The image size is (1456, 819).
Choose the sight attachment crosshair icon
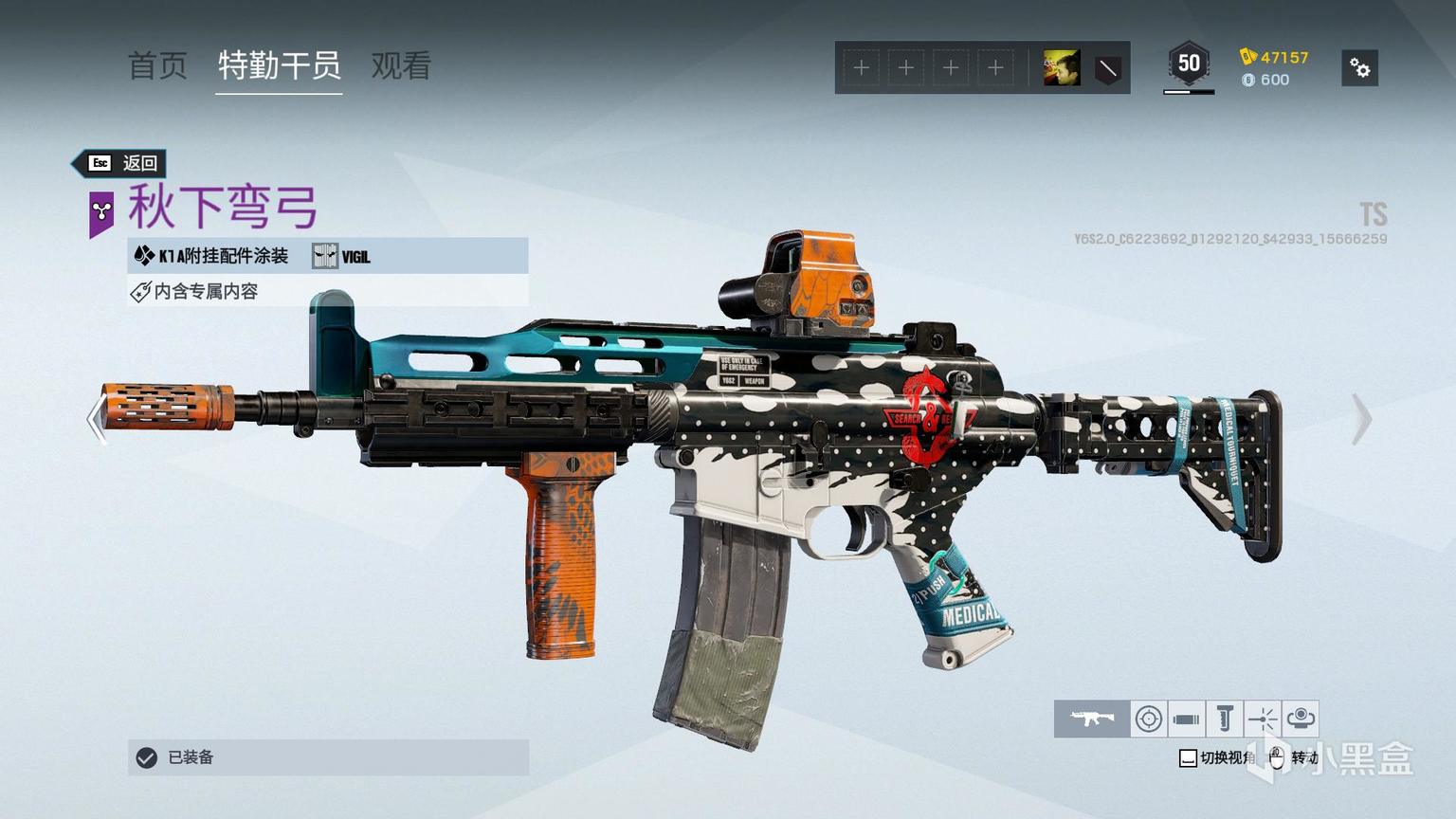(x=1149, y=719)
